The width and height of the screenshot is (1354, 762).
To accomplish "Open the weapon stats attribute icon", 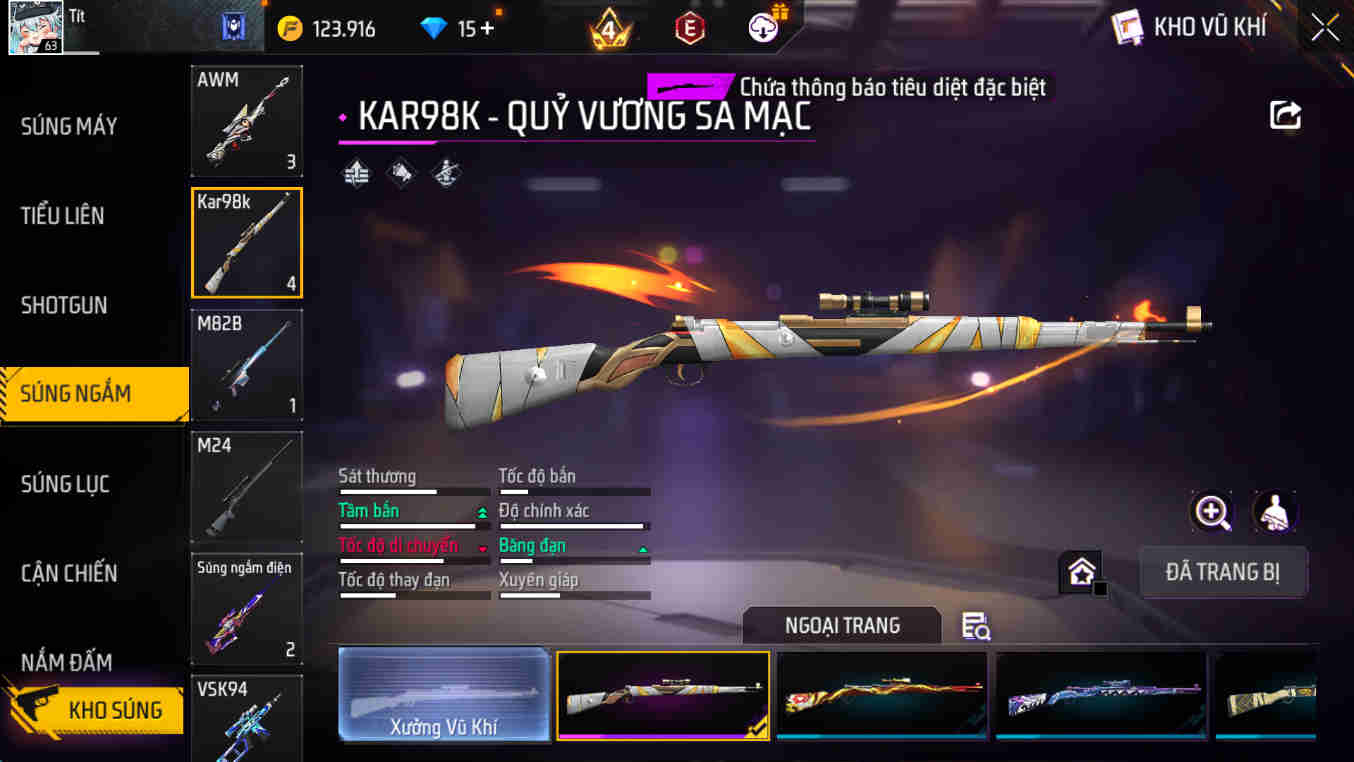I will pos(356,171).
